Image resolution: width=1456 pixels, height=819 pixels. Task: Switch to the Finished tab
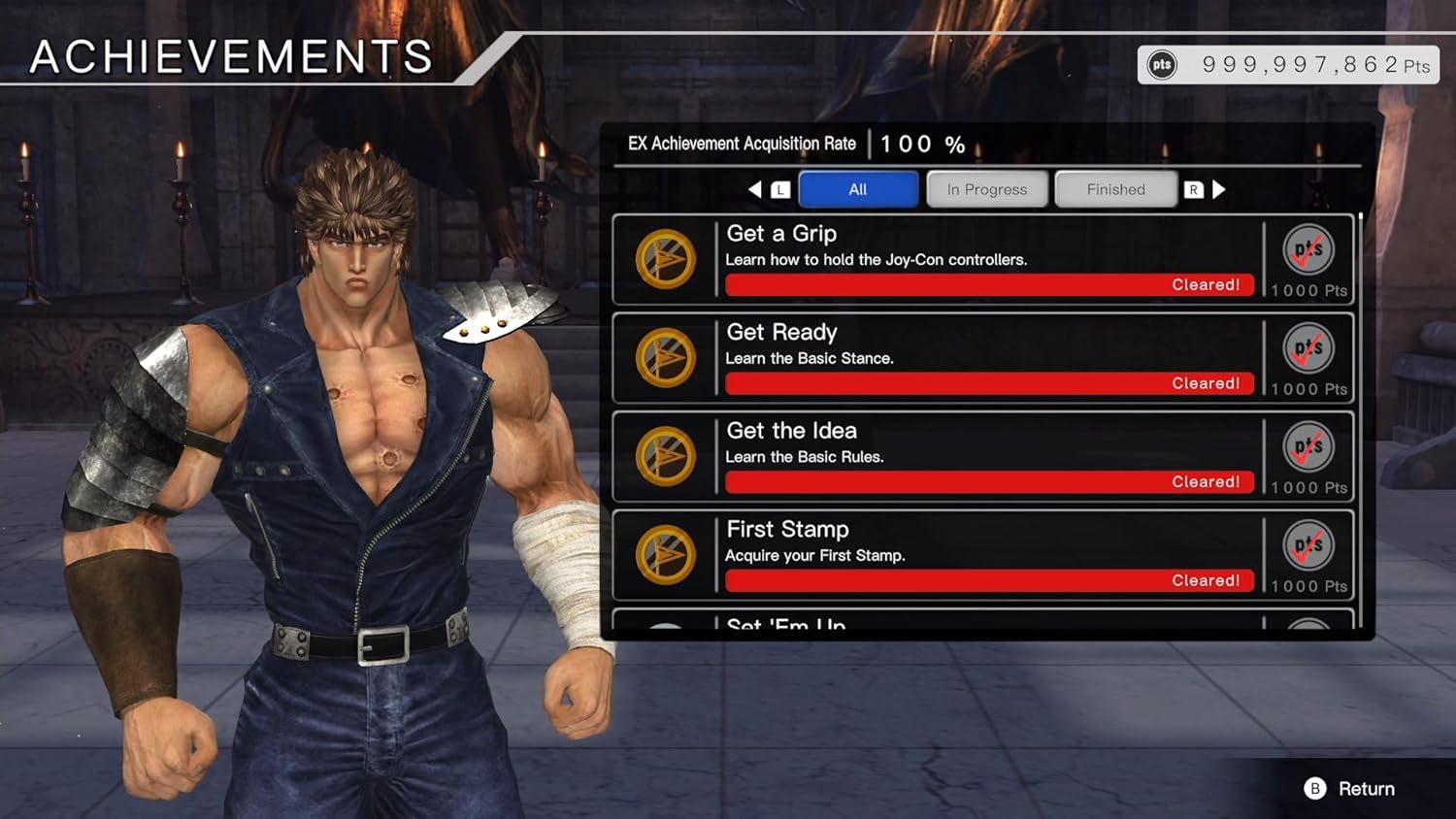pyautogui.click(x=1114, y=189)
